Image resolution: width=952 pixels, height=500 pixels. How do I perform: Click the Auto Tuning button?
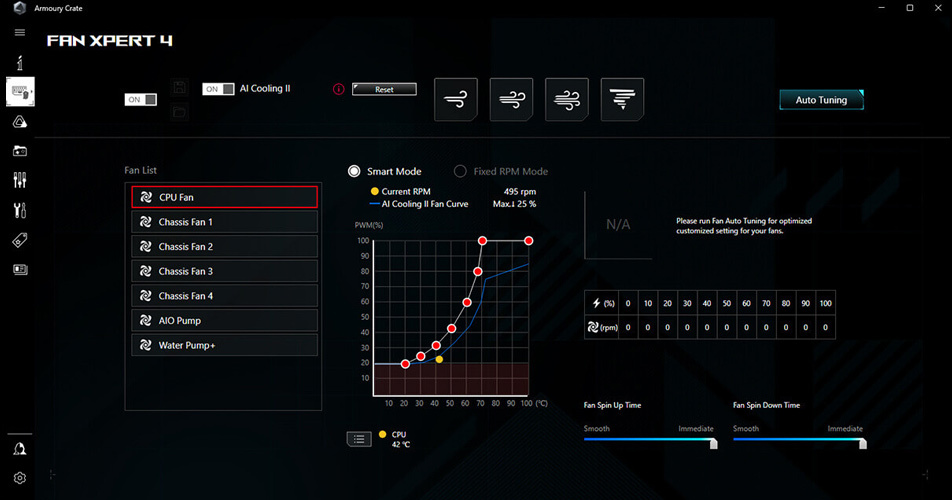pyautogui.click(x=820, y=100)
